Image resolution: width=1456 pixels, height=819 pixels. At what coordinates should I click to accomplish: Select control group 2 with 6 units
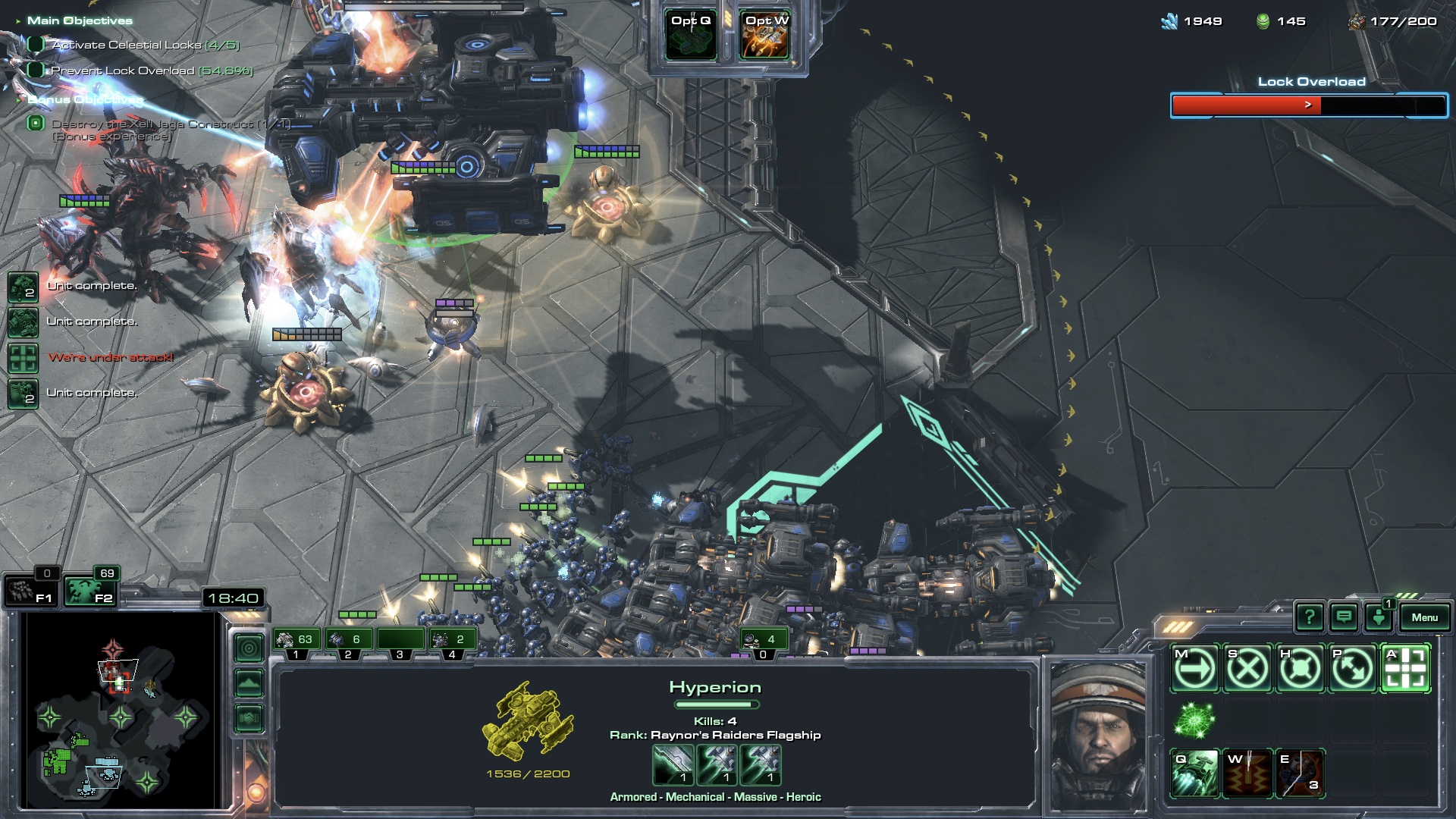[x=348, y=642]
